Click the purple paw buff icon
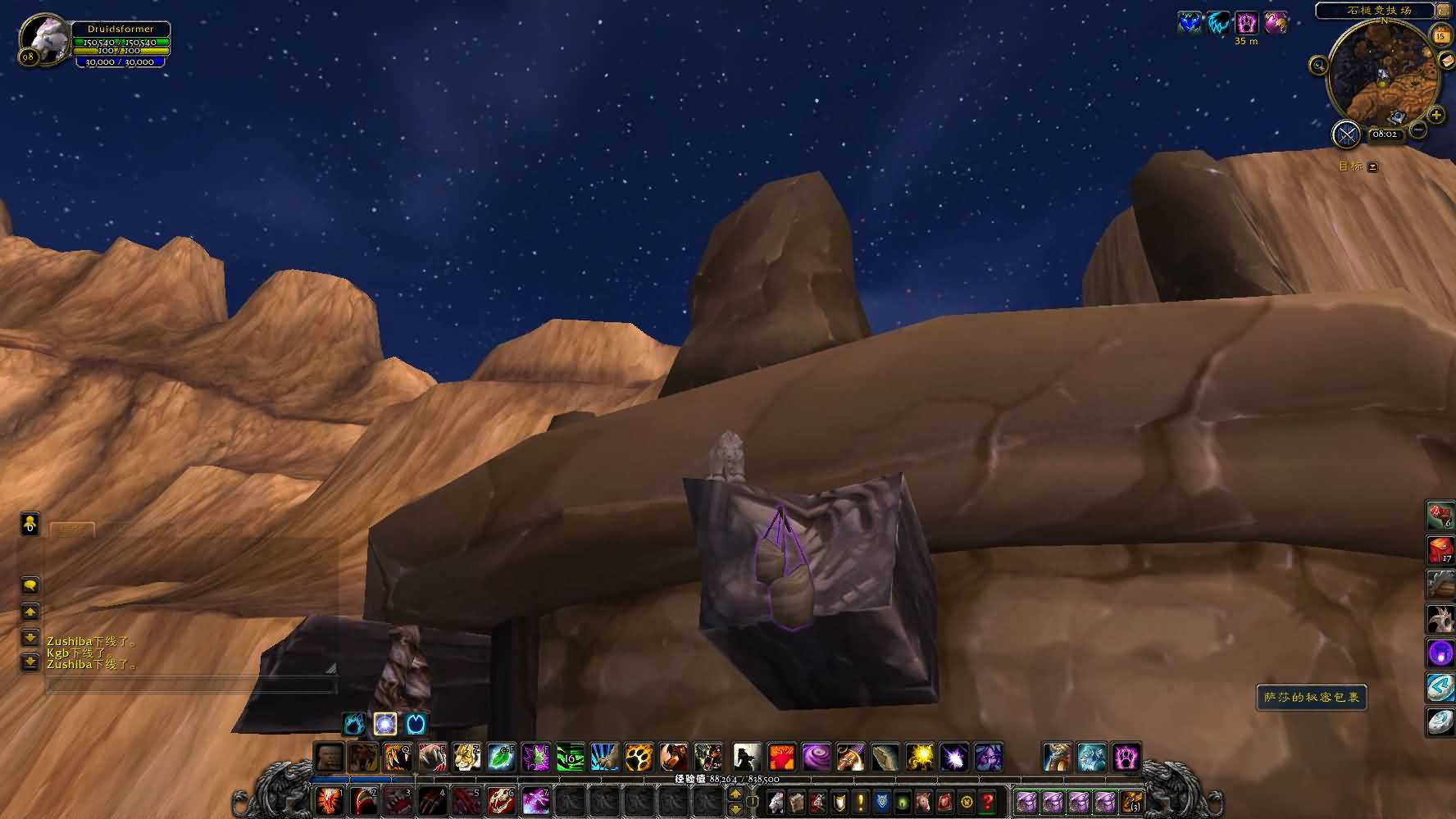 point(1246,23)
